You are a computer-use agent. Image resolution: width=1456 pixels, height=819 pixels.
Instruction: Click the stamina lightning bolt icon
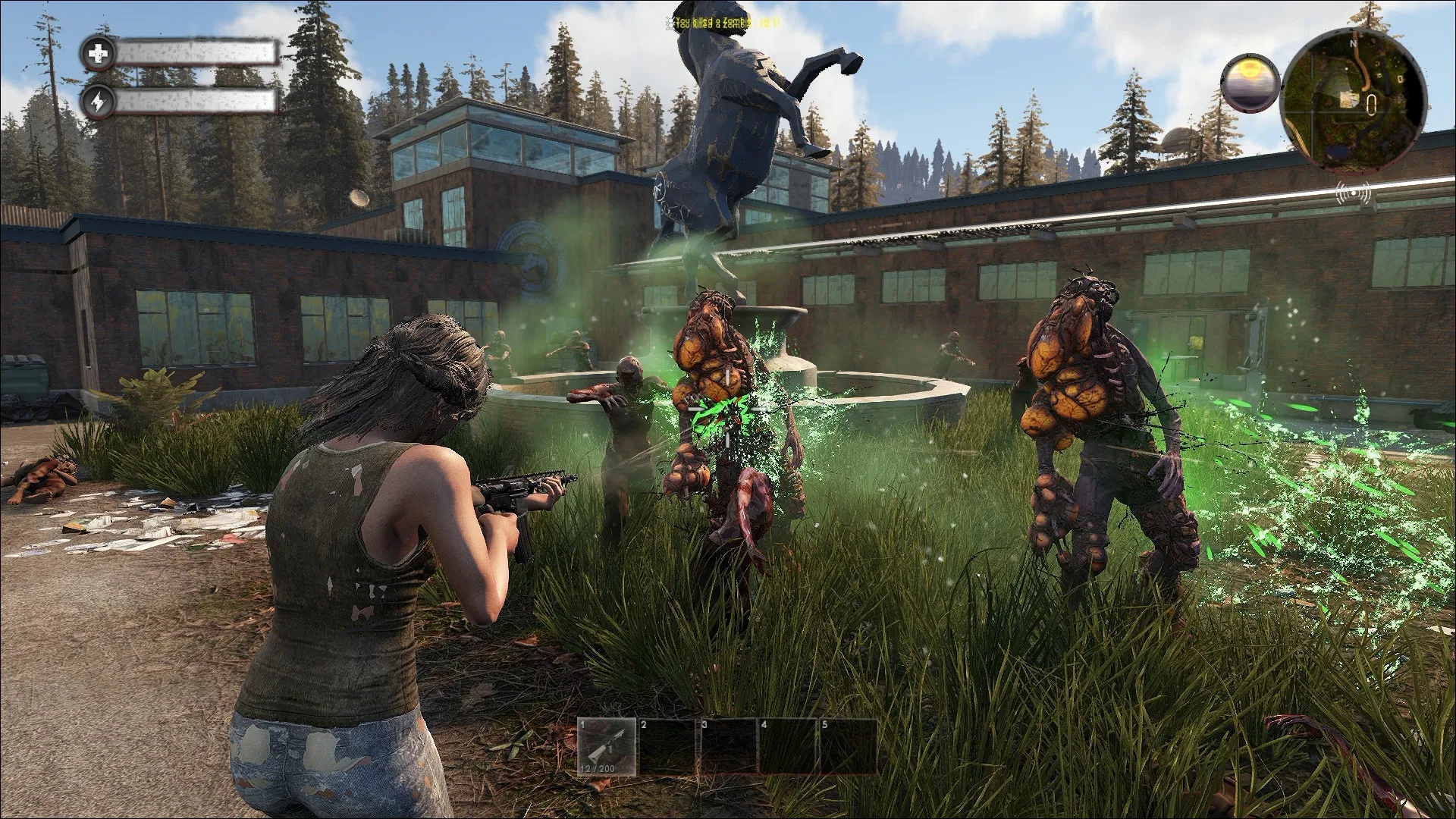(99, 102)
